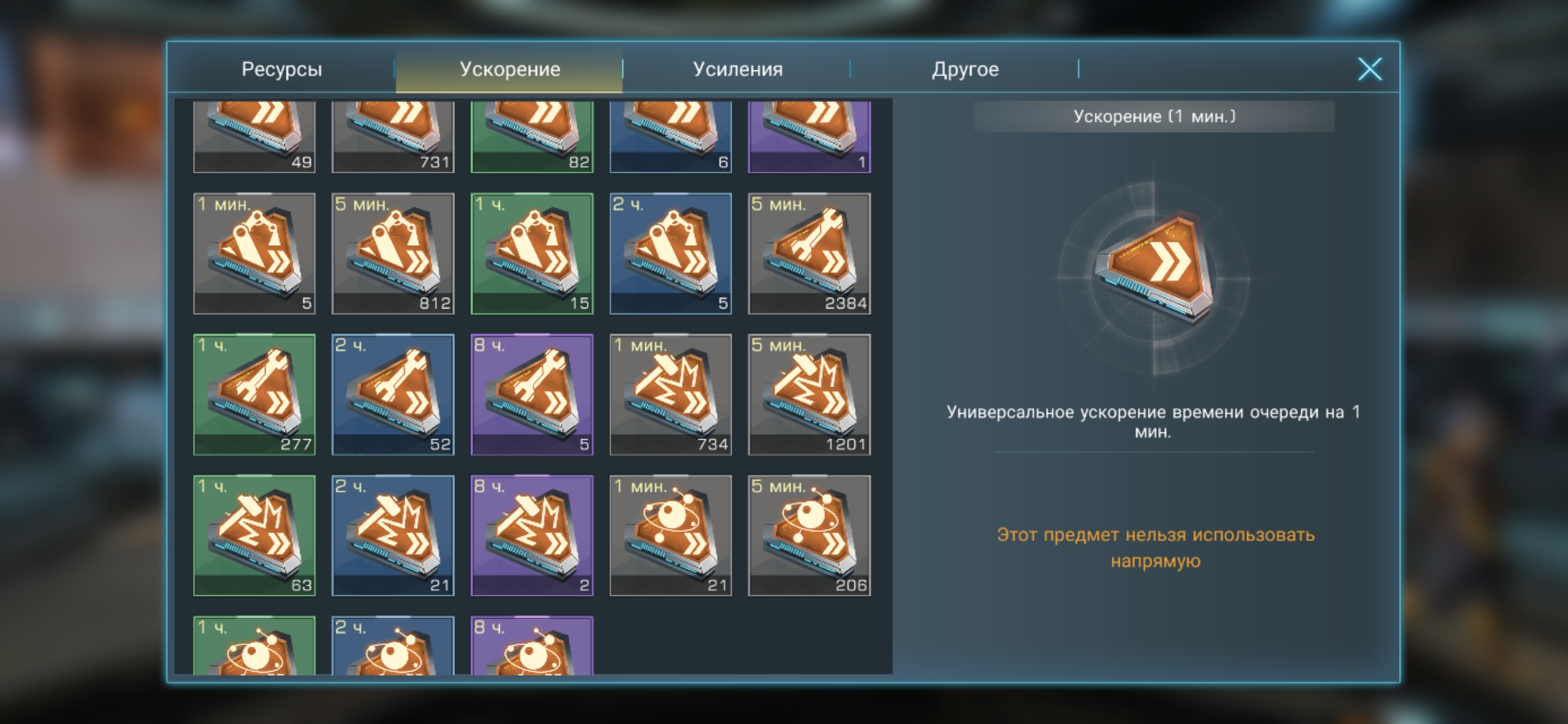Screen dimensions: 1568x724
Task: Select the green 1 ч. wrench speedup
Action: point(254,394)
